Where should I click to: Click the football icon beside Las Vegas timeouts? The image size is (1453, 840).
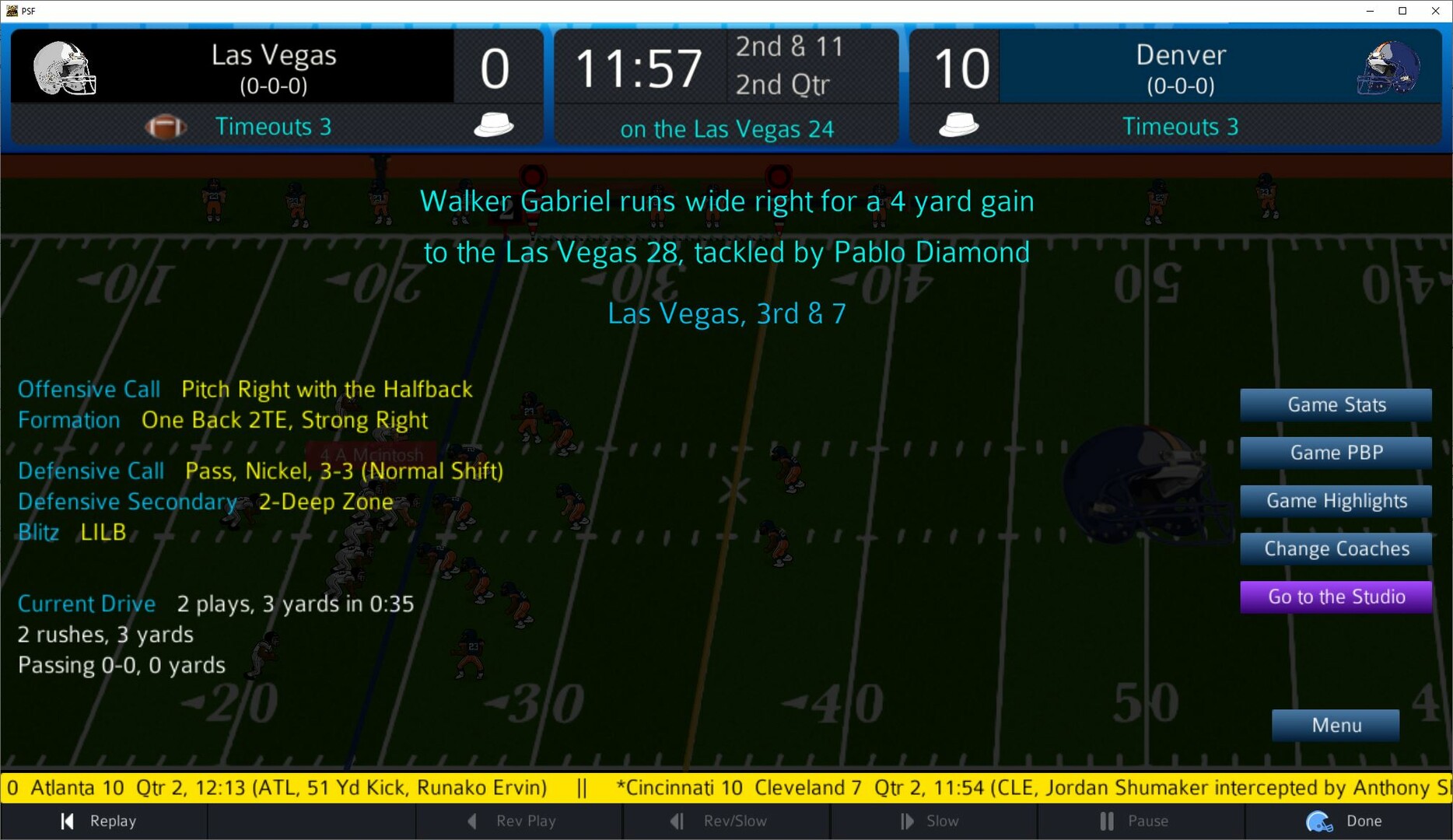[166, 126]
